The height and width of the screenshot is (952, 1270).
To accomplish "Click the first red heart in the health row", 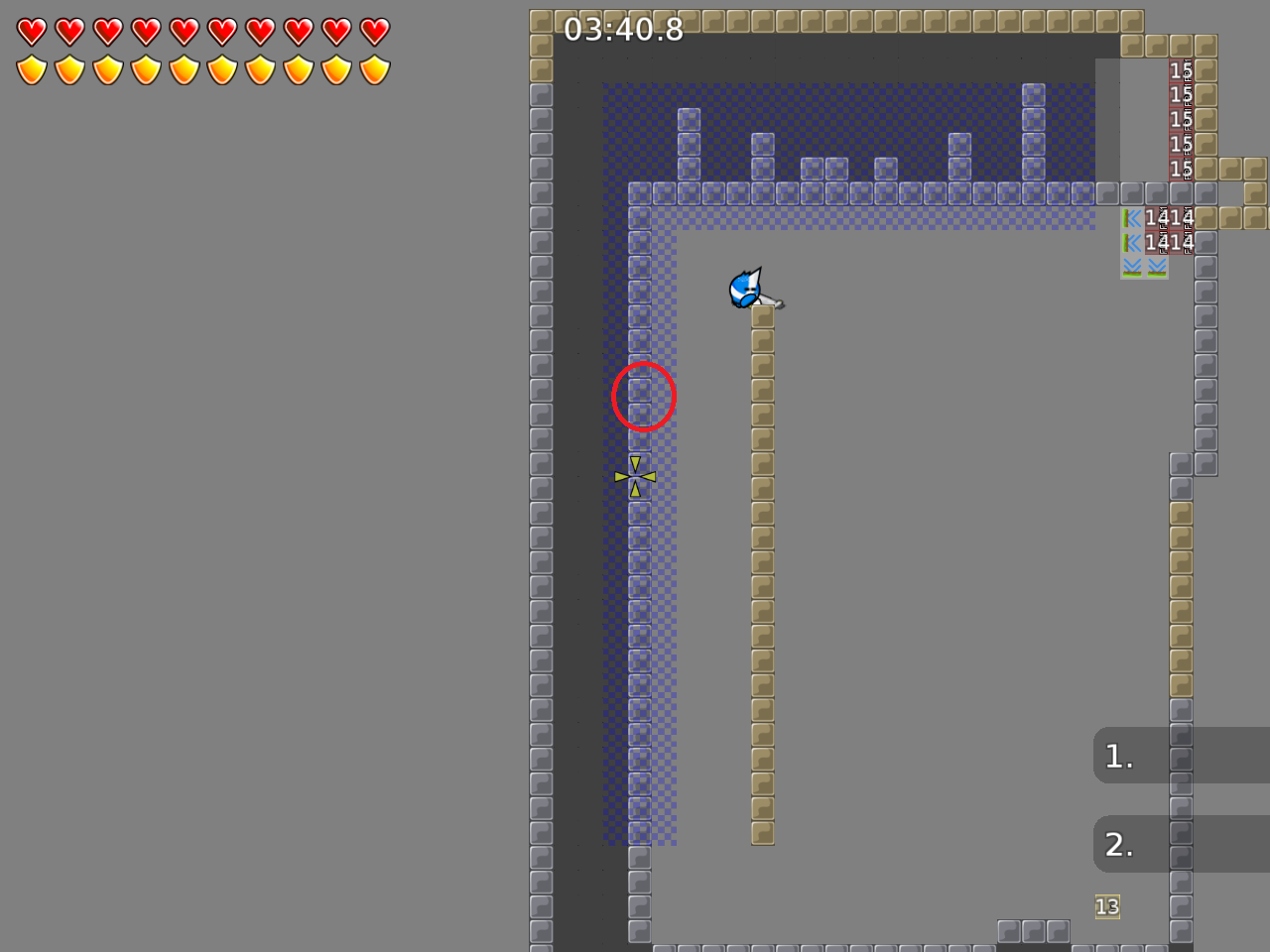I will (x=31, y=31).
